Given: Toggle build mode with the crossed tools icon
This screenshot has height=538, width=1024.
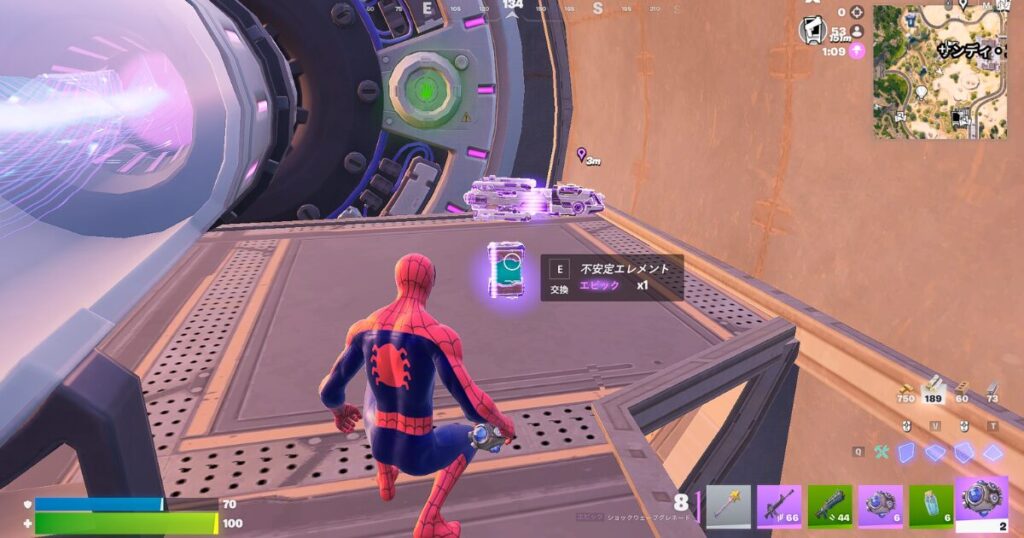Looking at the screenshot, I should point(882,452).
